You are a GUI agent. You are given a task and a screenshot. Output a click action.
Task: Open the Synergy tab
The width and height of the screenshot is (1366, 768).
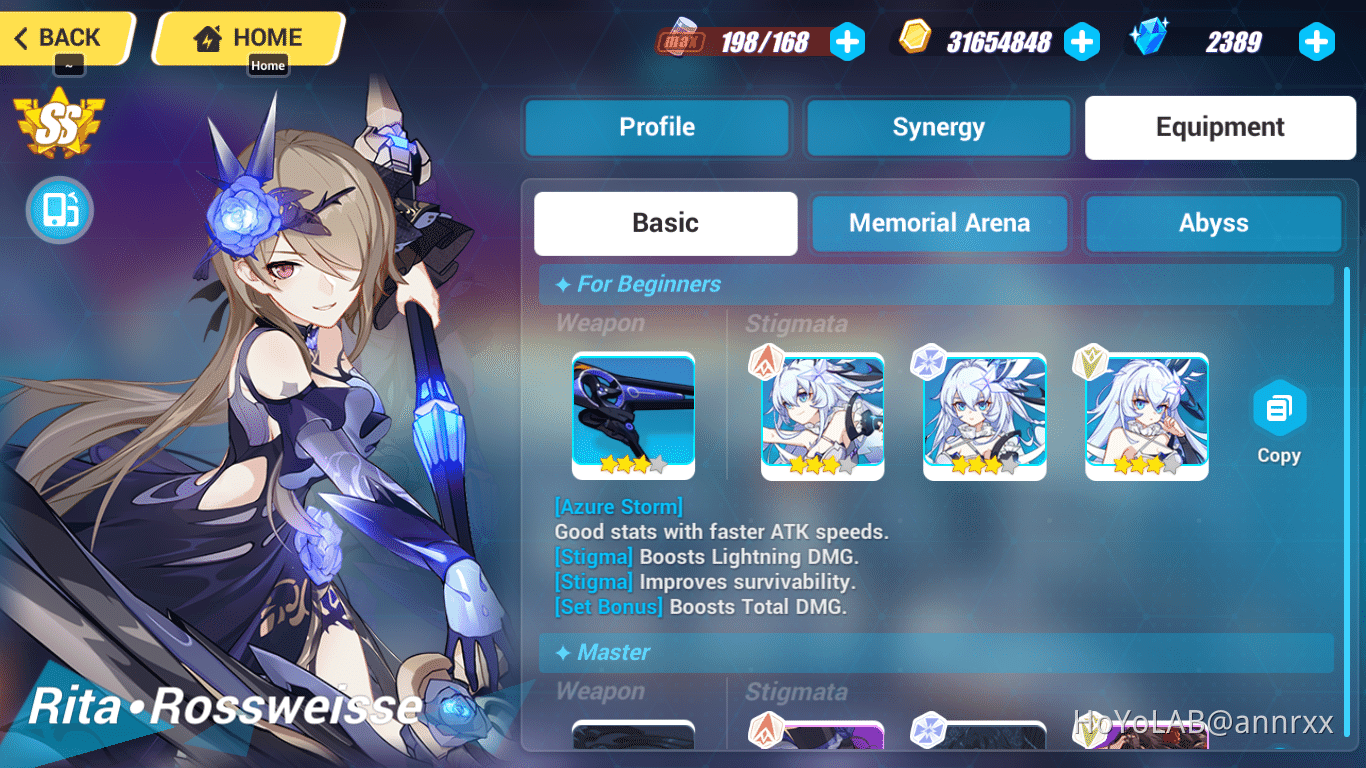coord(937,127)
